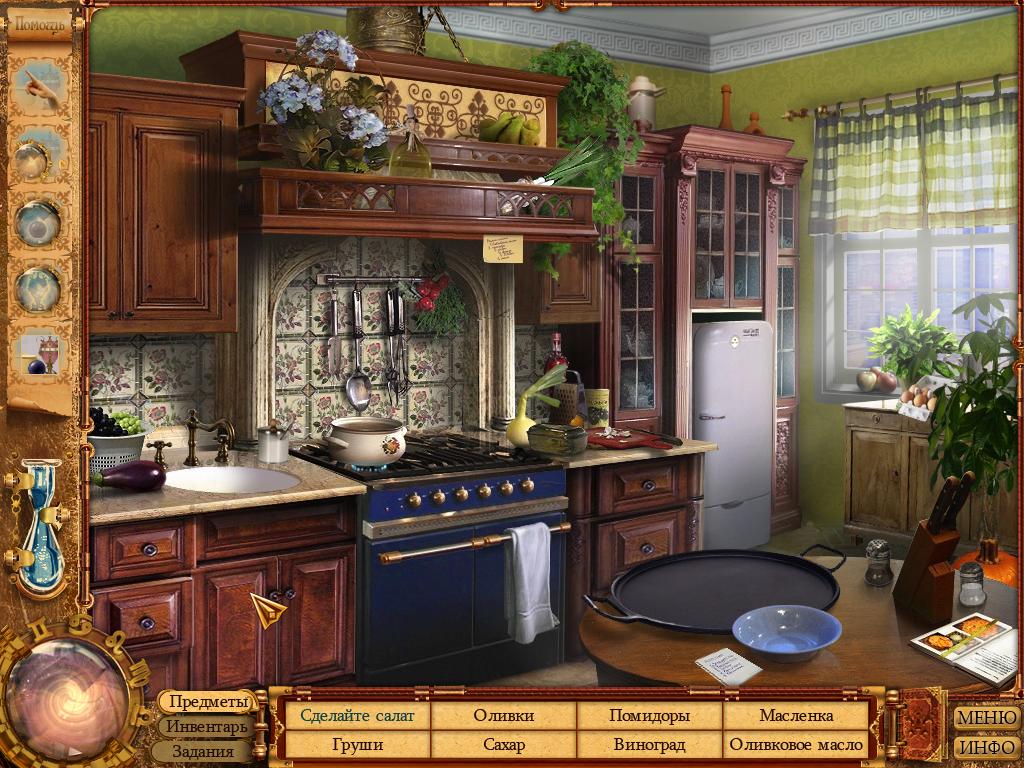This screenshot has width=1024, height=768.
Task: Switch to the Предметы tab
Action: (x=207, y=703)
